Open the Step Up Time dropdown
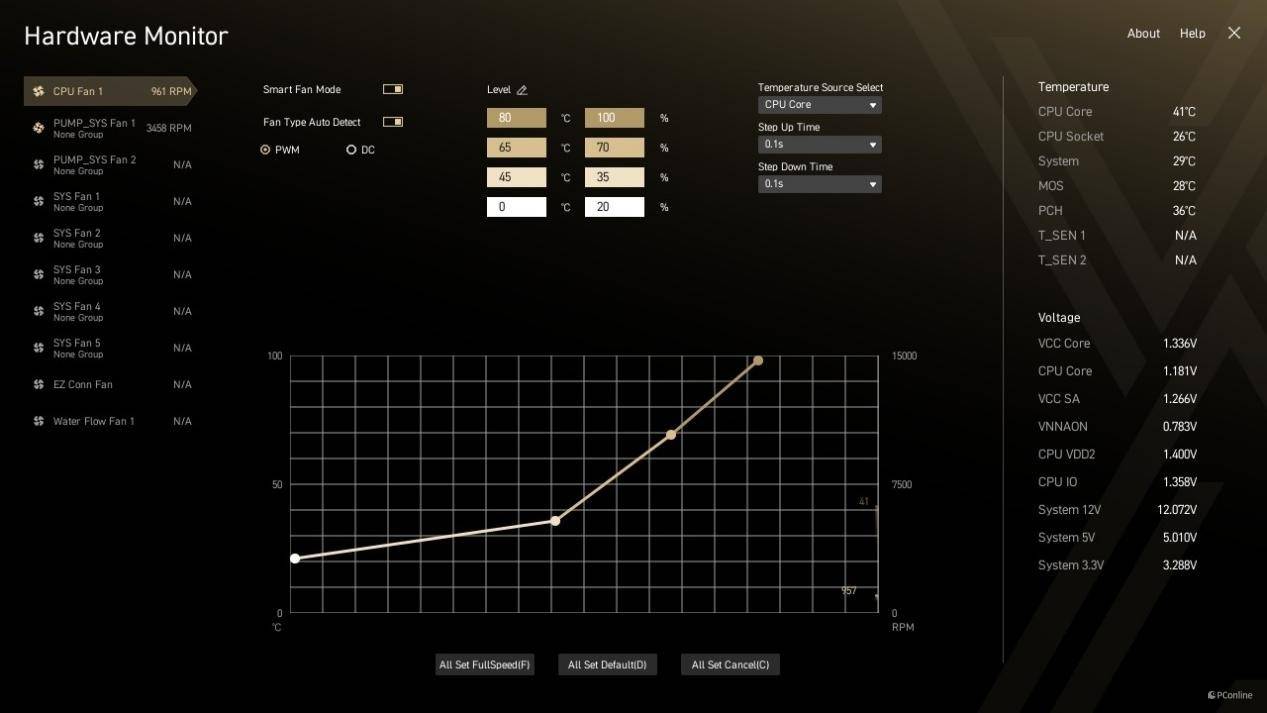Screen dimensions: 1267x713 click(819, 144)
